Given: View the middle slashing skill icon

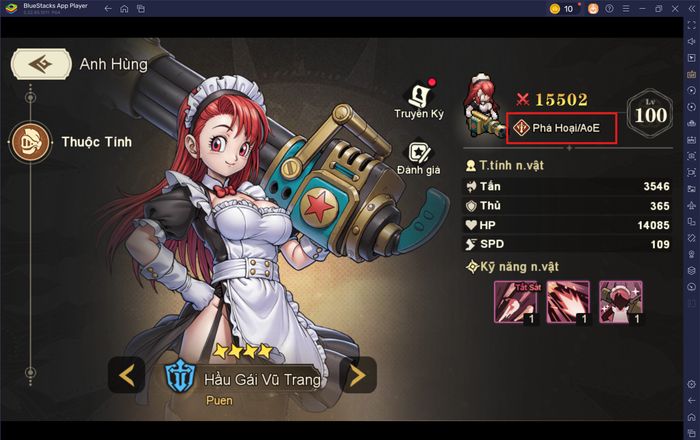Looking at the screenshot, I should click(567, 301).
